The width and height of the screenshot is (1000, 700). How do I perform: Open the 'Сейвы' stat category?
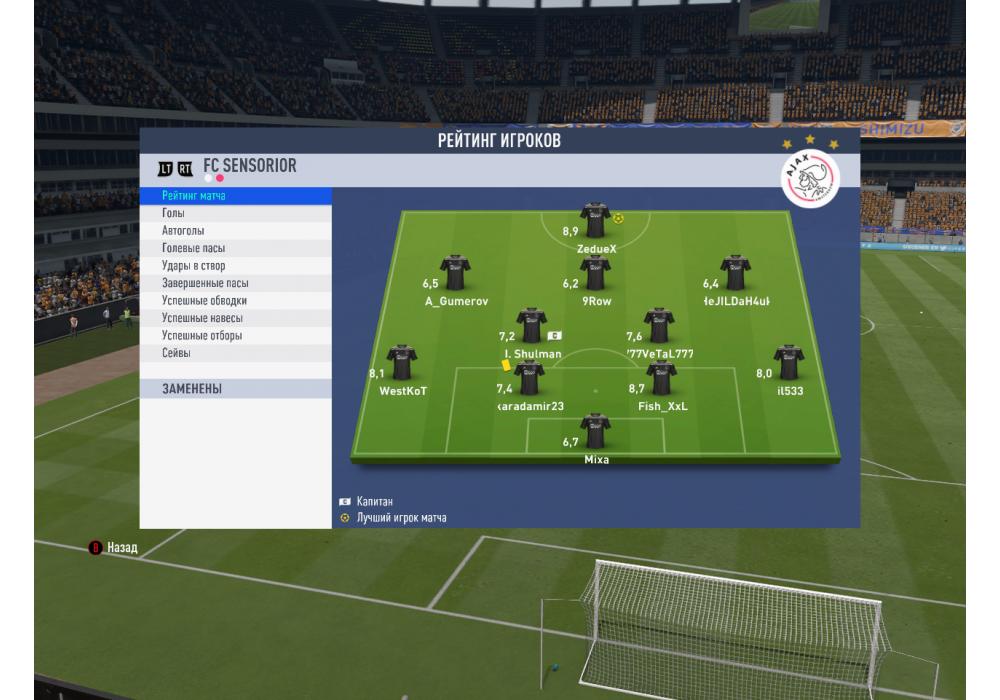pyautogui.click(x=235, y=353)
